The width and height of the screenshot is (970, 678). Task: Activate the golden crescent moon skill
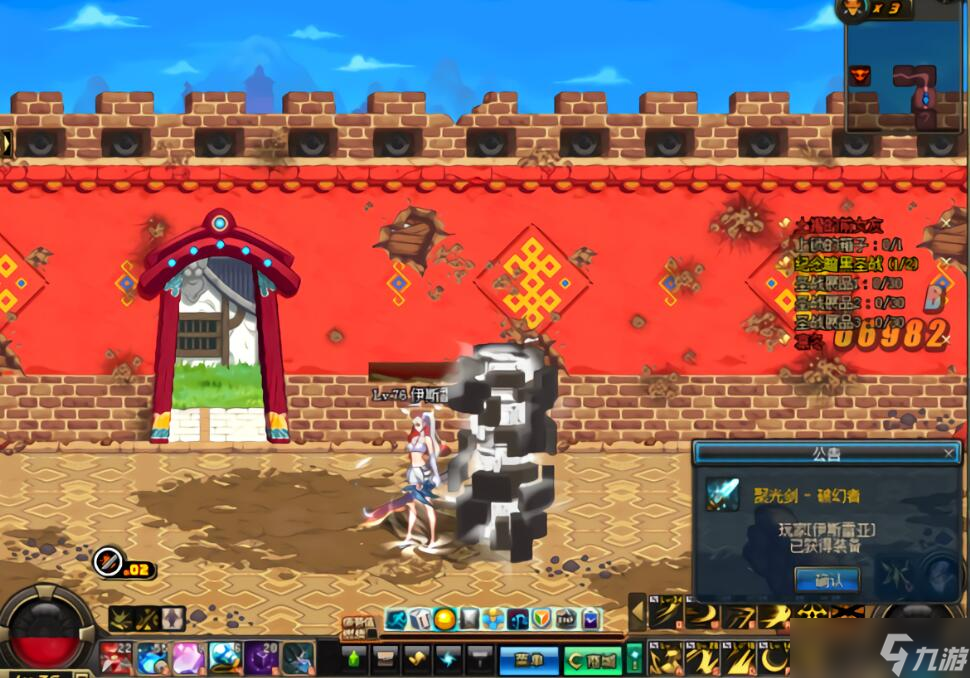pyautogui.click(x=773, y=658)
